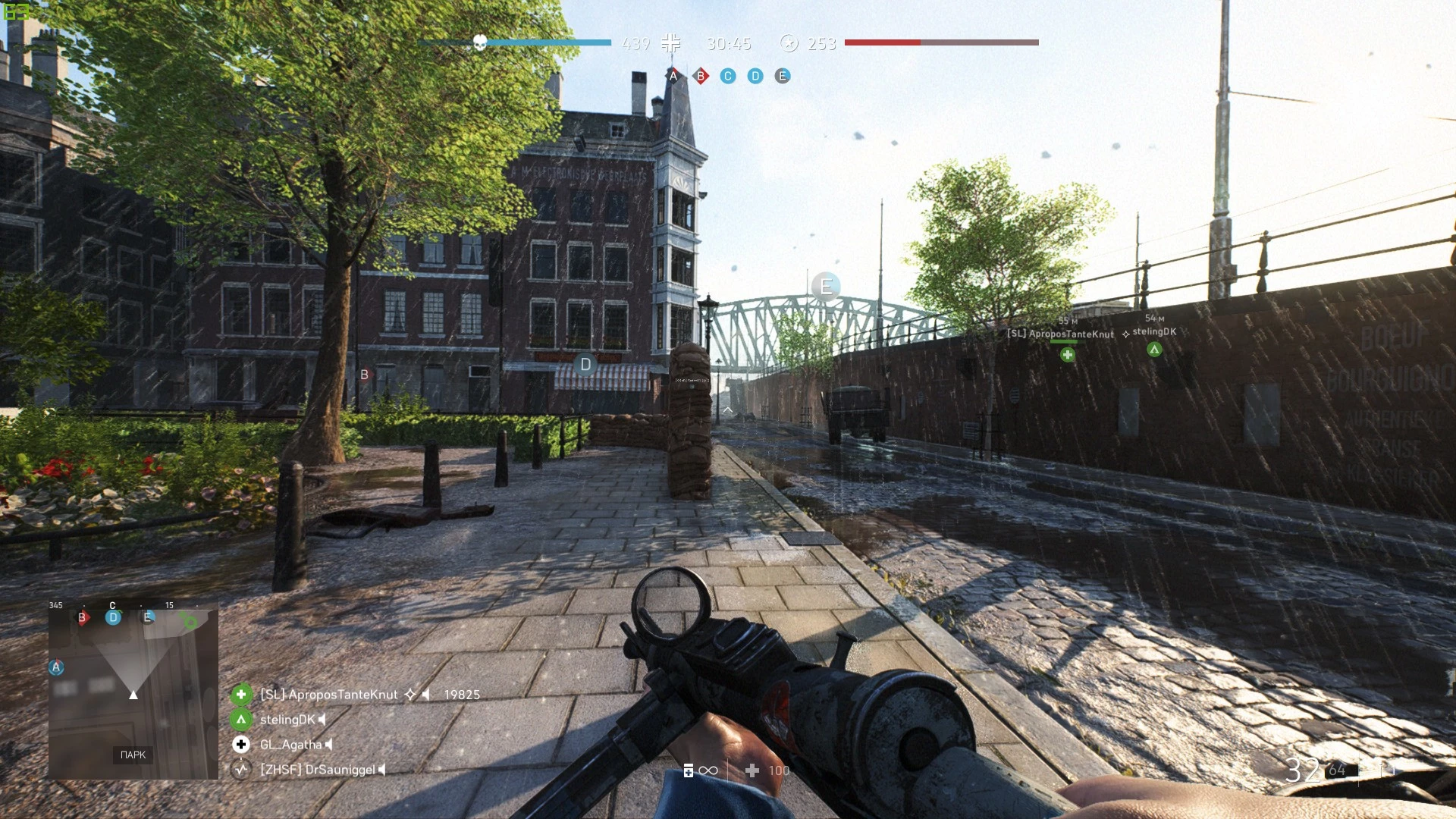This screenshot has height=819, width=1456.
Task: Select the D flag marker on the minimap
Action: pos(113,617)
